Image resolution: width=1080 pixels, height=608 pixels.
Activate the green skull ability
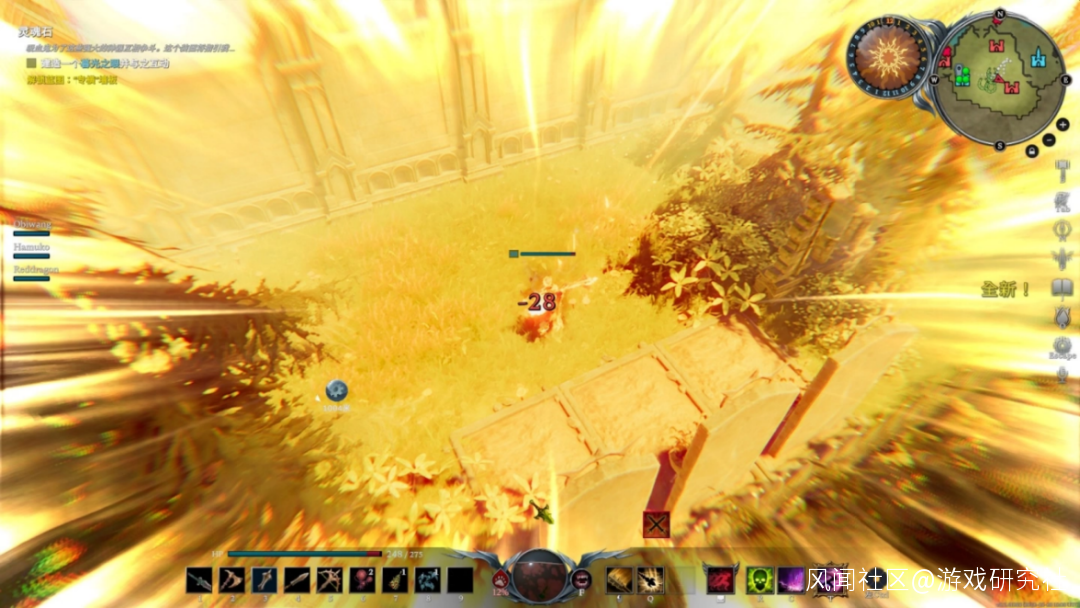click(x=760, y=580)
